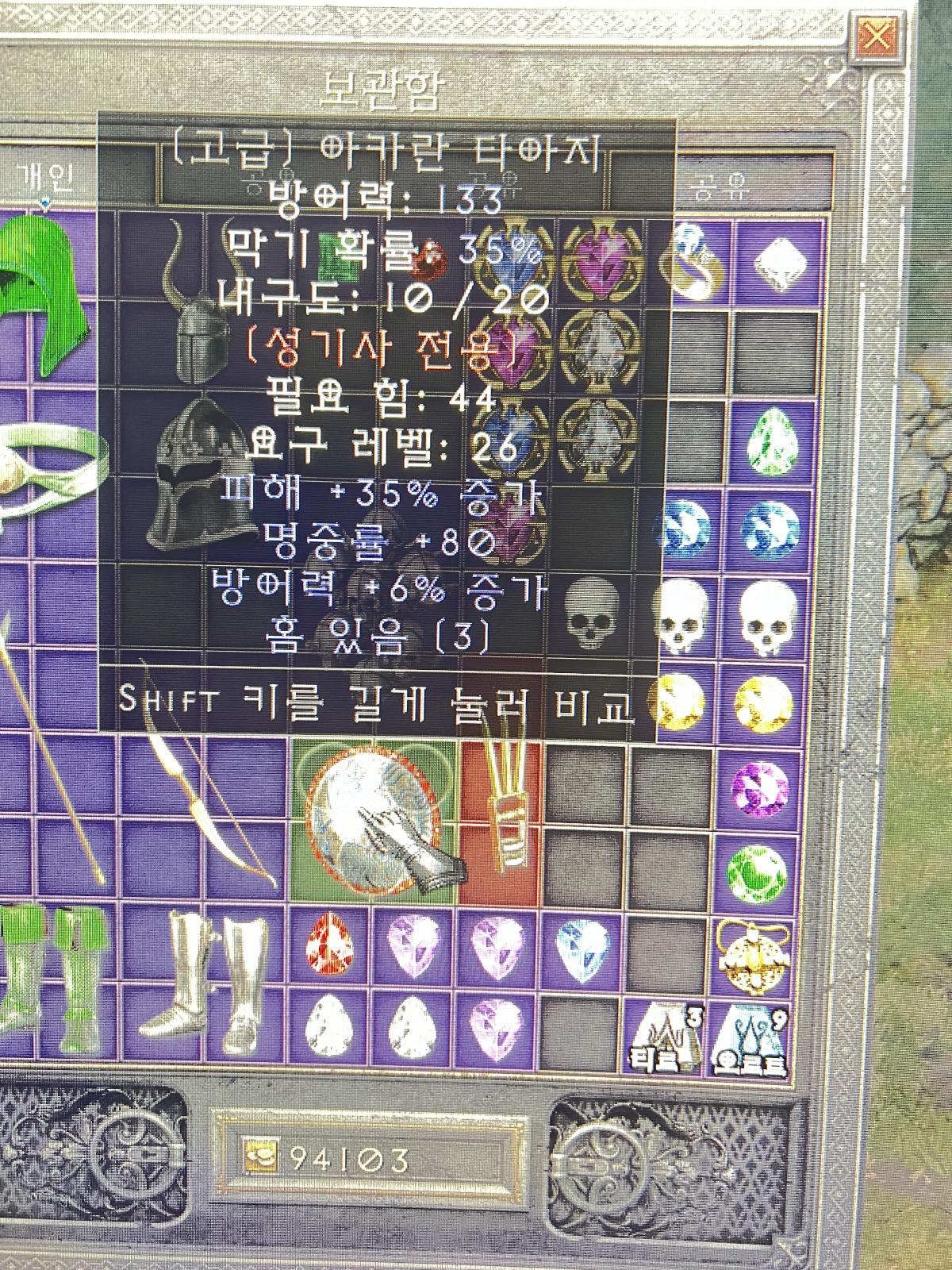Pick up the 오르트 rune stack
952x1270 pixels.
[x=755, y=1040]
